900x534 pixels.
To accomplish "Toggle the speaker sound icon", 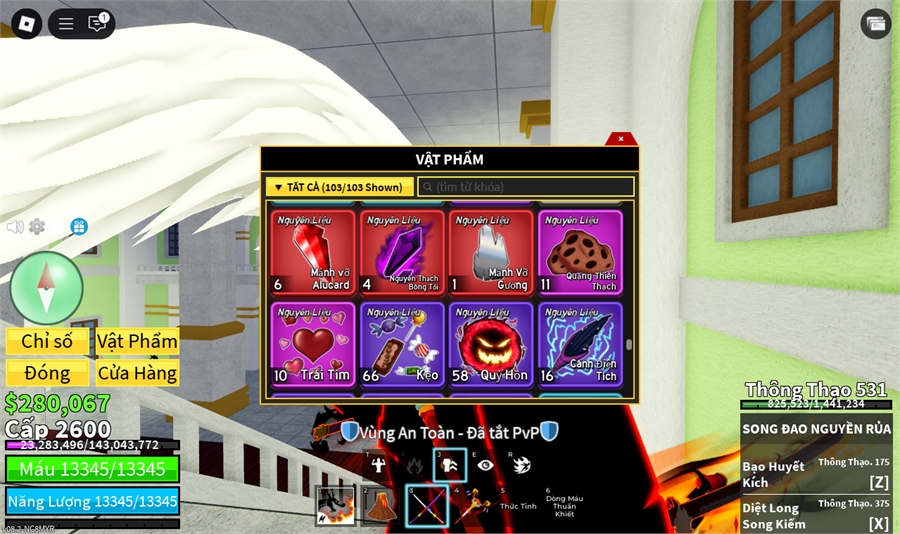I will 15,227.
